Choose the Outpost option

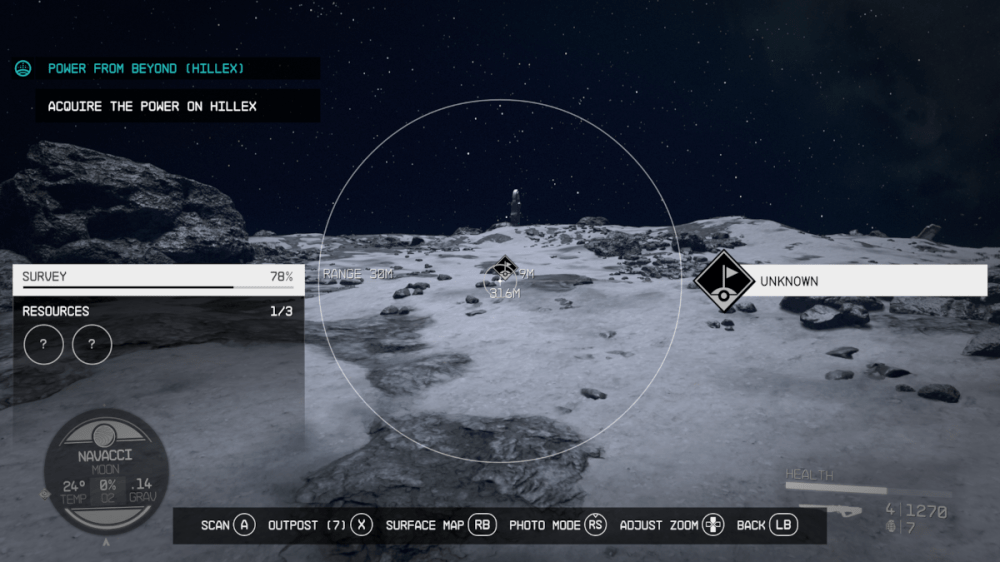[x=320, y=525]
